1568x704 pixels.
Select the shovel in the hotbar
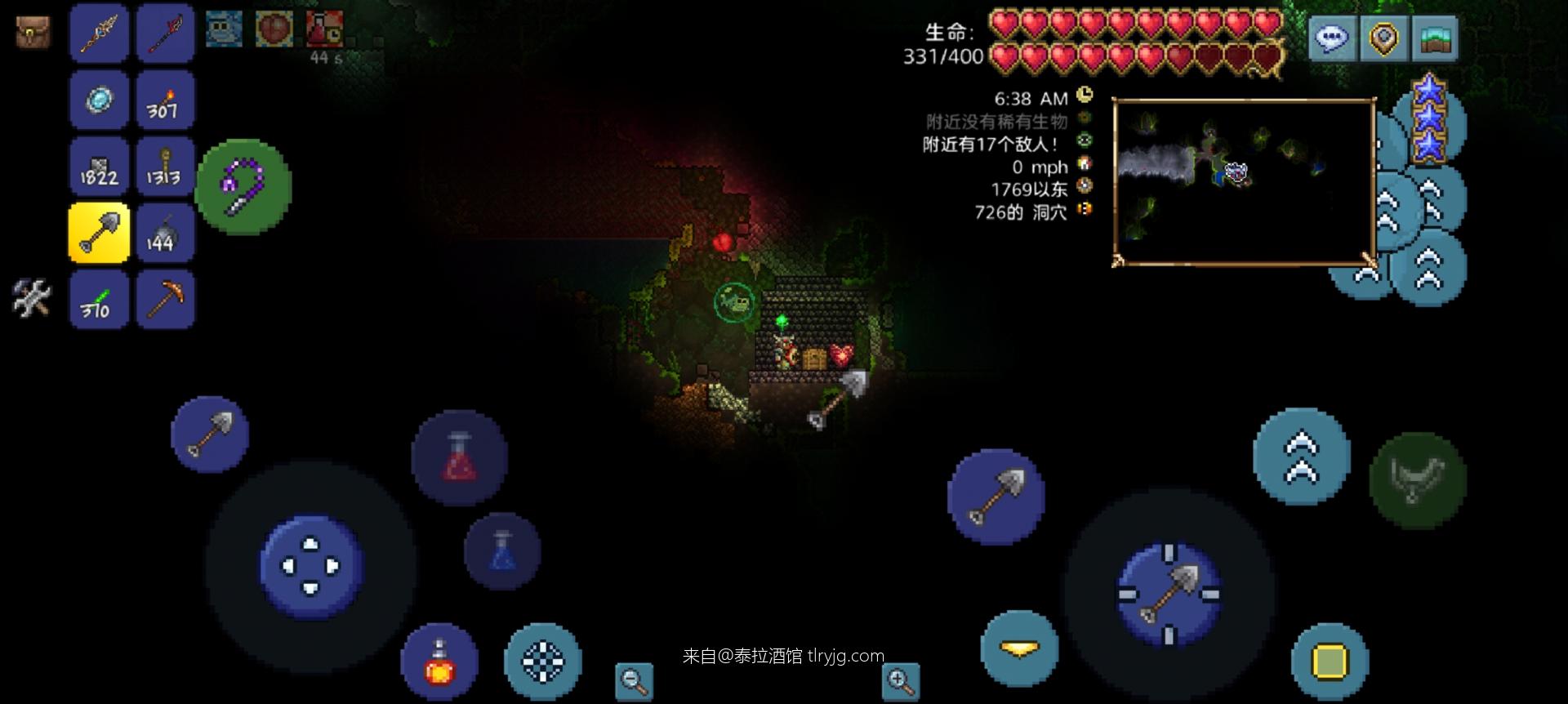[x=98, y=233]
